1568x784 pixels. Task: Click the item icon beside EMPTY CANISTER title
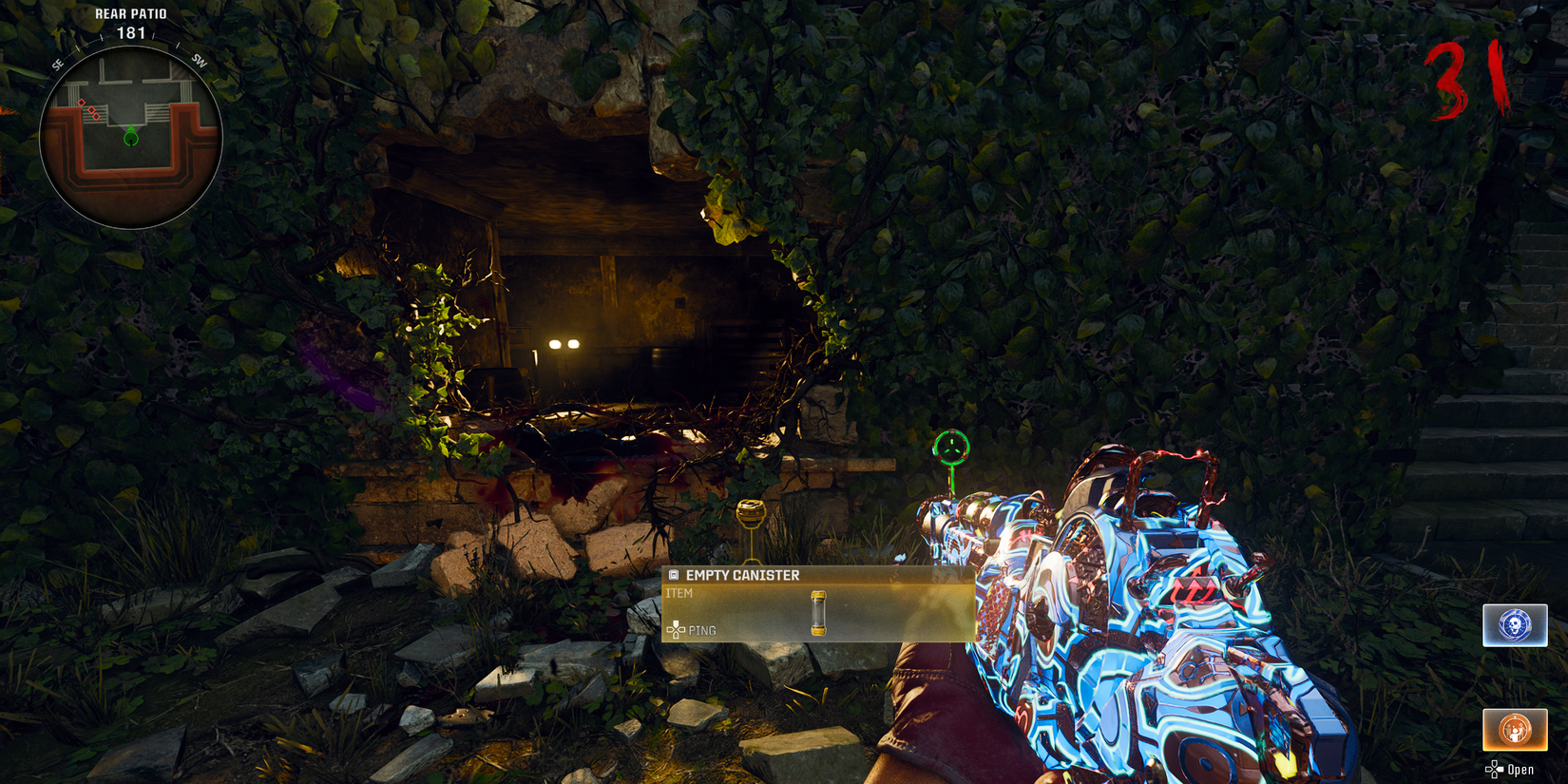[675, 573]
